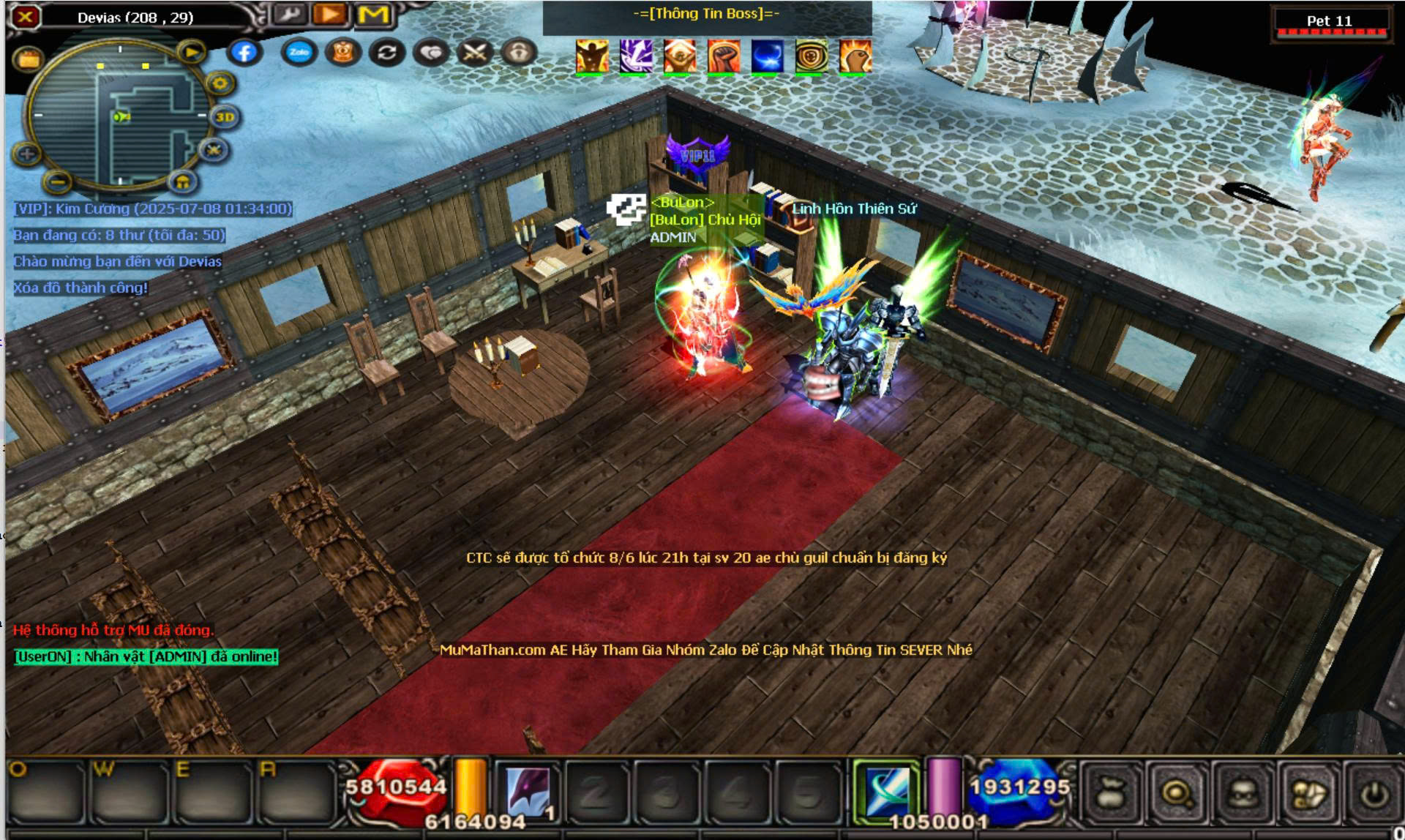Open the Zalo group icon
The height and width of the screenshot is (840, 1405).
coord(299,52)
